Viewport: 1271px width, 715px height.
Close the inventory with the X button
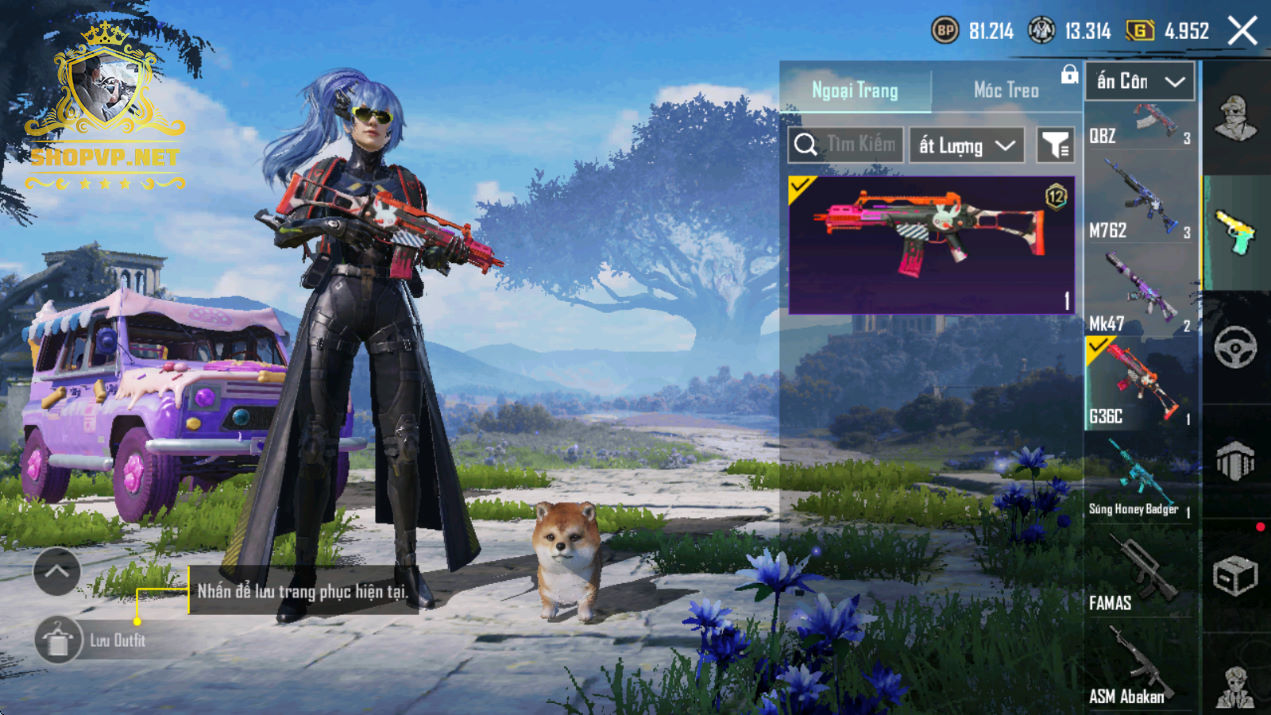pyautogui.click(x=1243, y=31)
